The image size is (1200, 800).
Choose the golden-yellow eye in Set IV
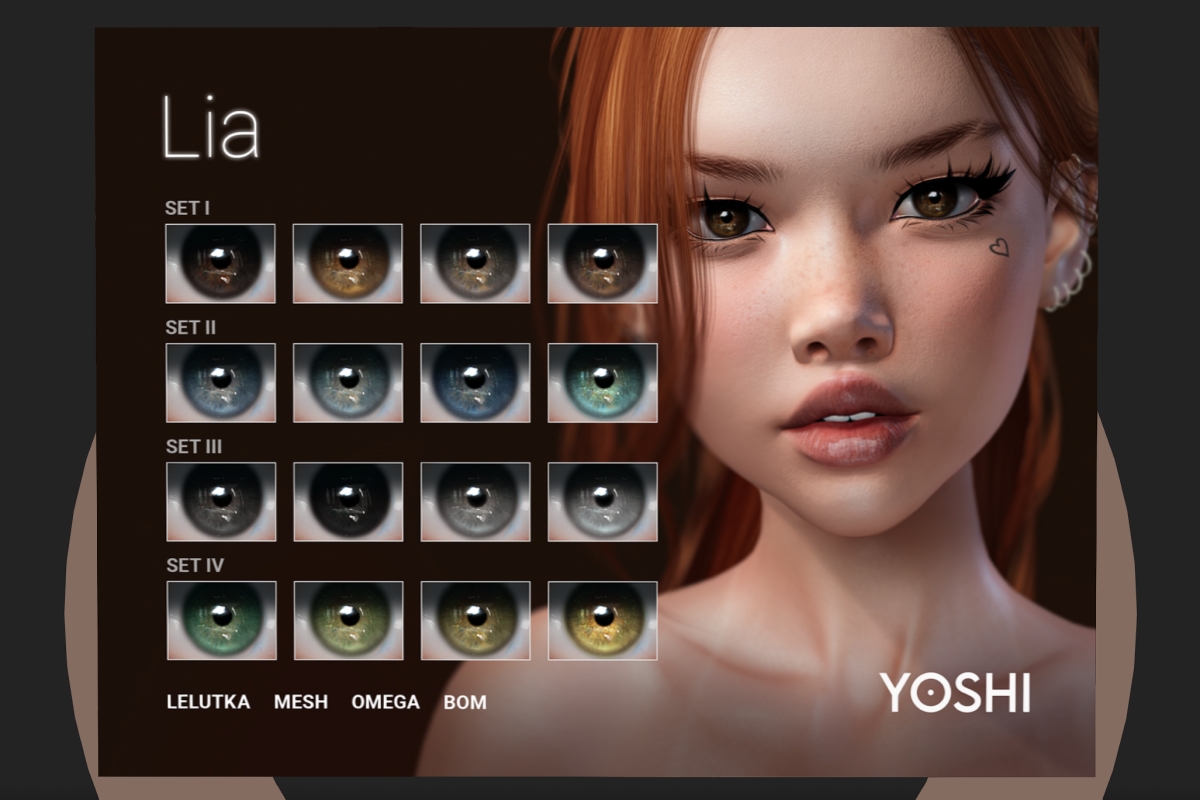click(x=602, y=620)
